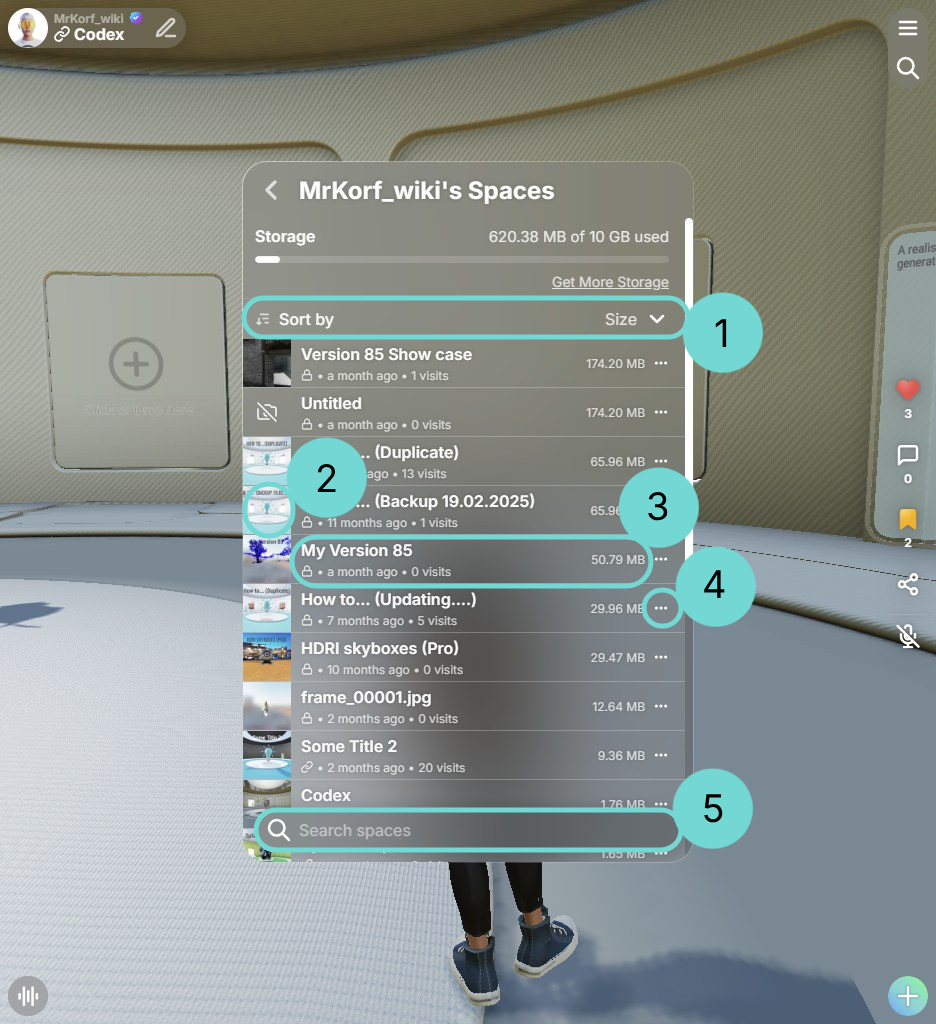
Task: Follow the Get More Storage link
Action: pyautogui.click(x=610, y=282)
